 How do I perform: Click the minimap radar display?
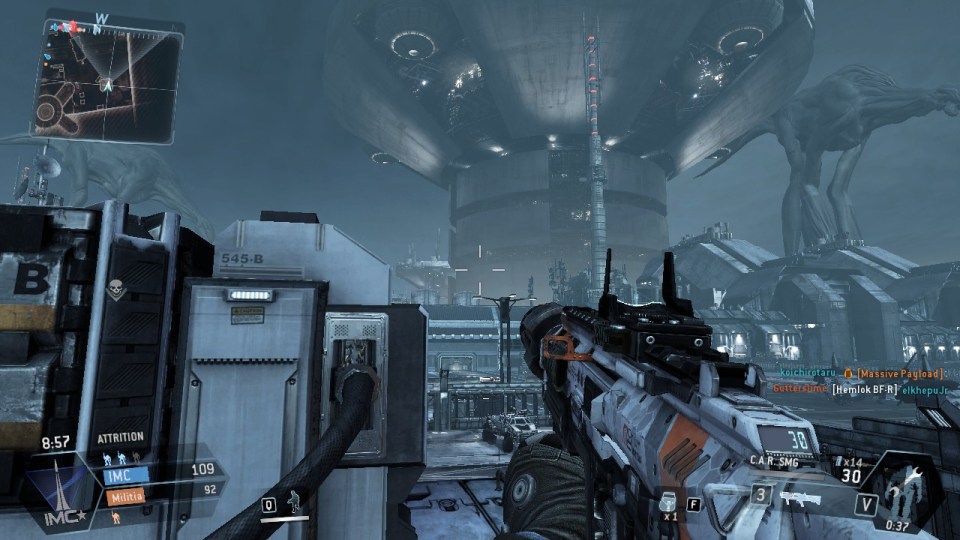106,79
